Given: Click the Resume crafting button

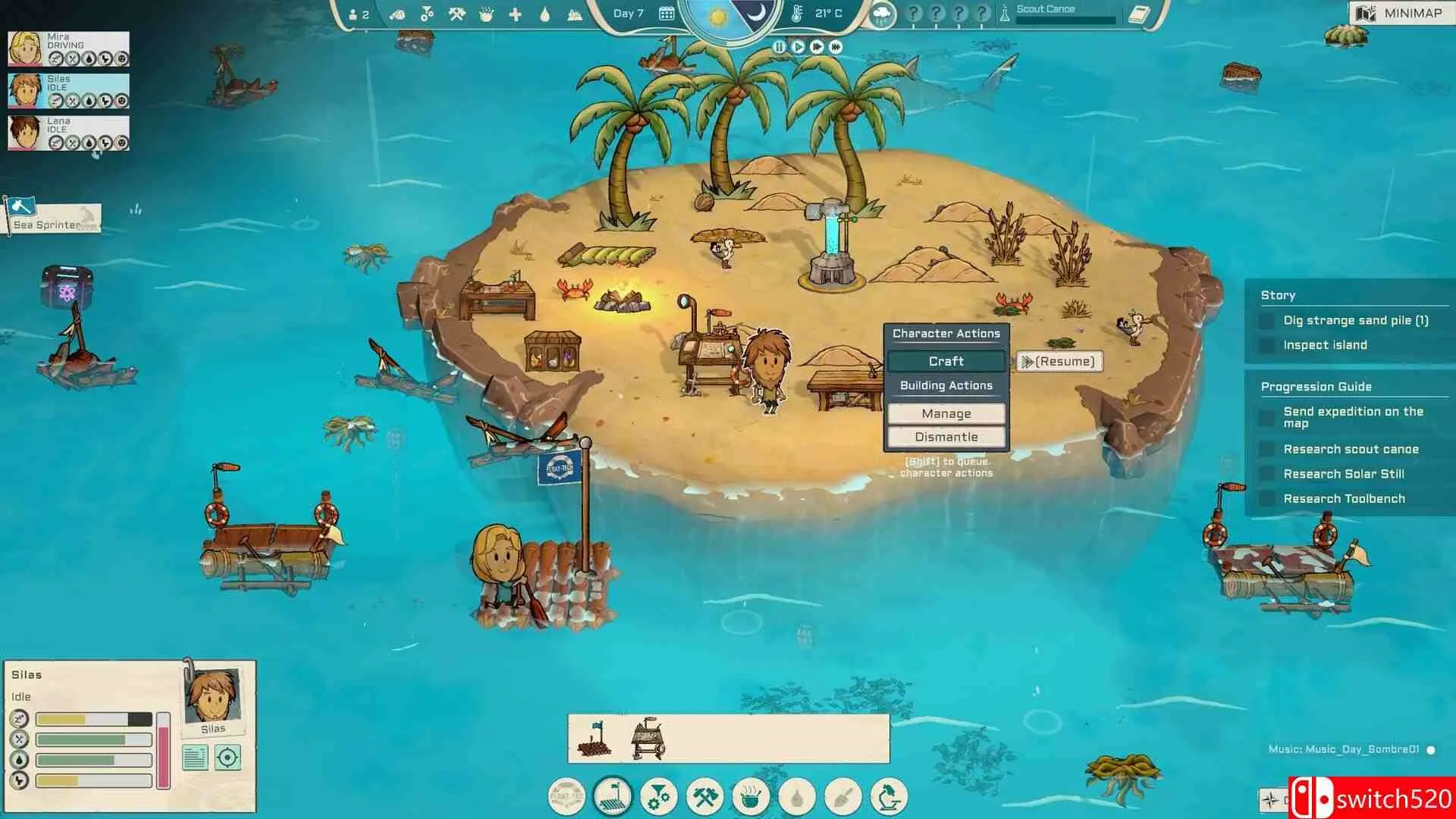Looking at the screenshot, I should point(1059,362).
